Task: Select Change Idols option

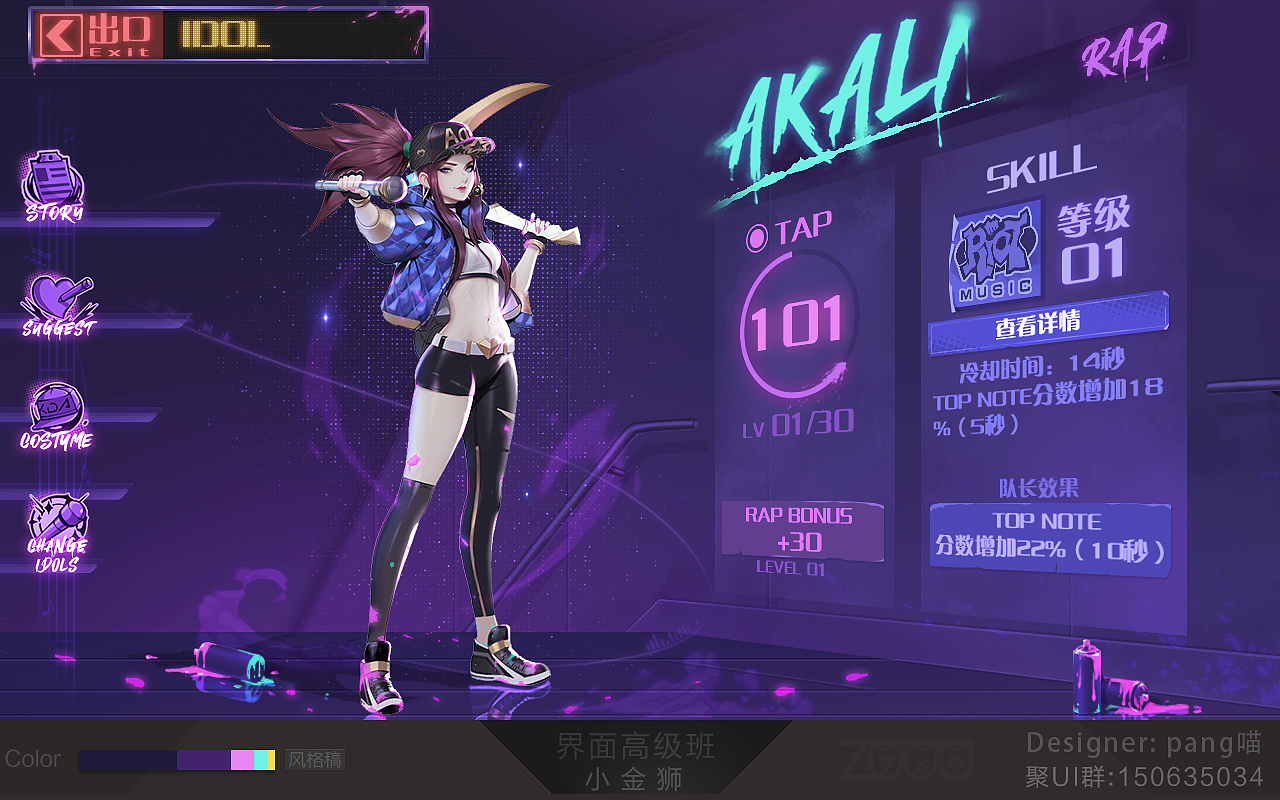Action: click(x=58, y=532)
